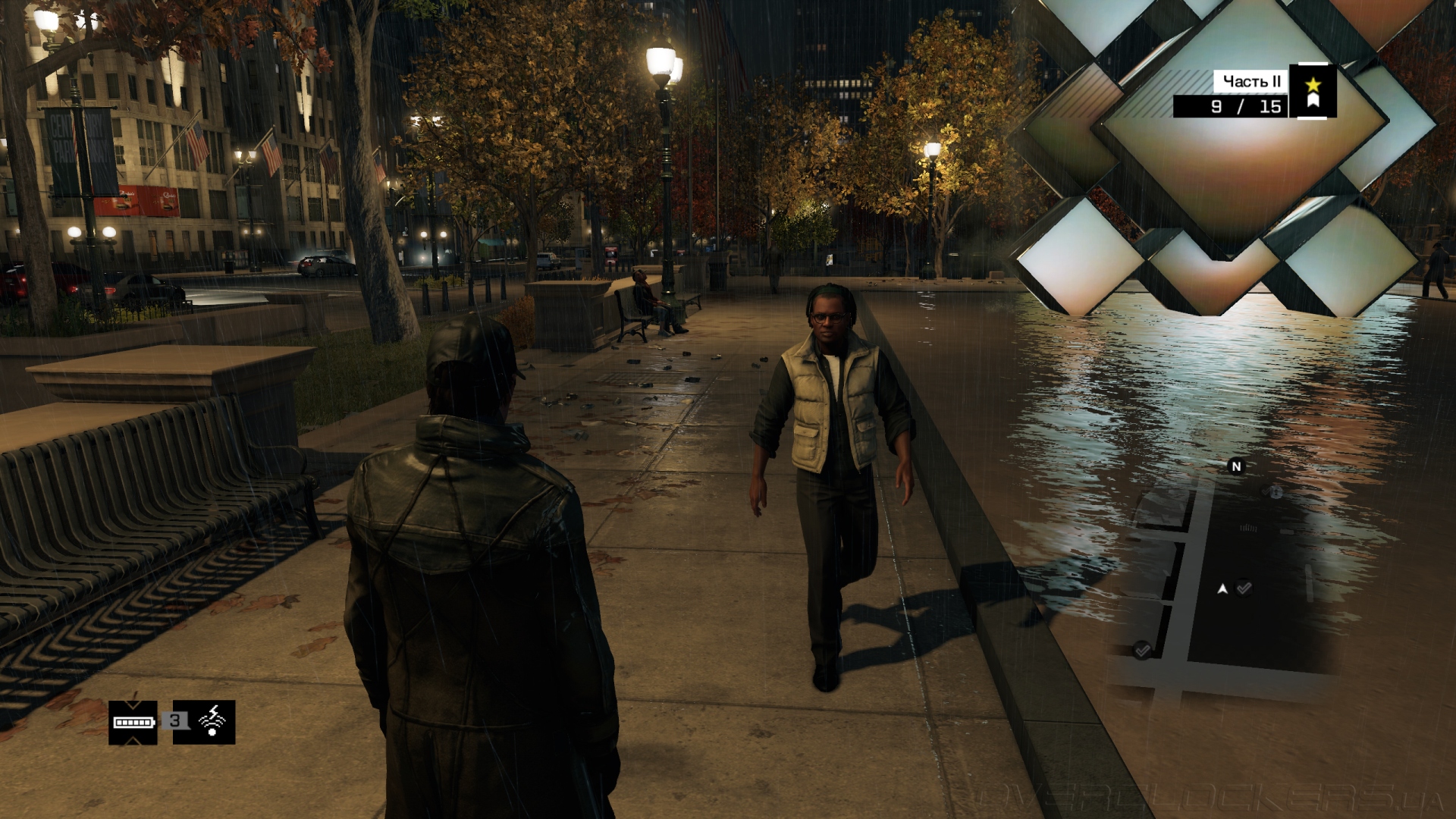Activate the blackout hack ability icon

coord(212,722)
